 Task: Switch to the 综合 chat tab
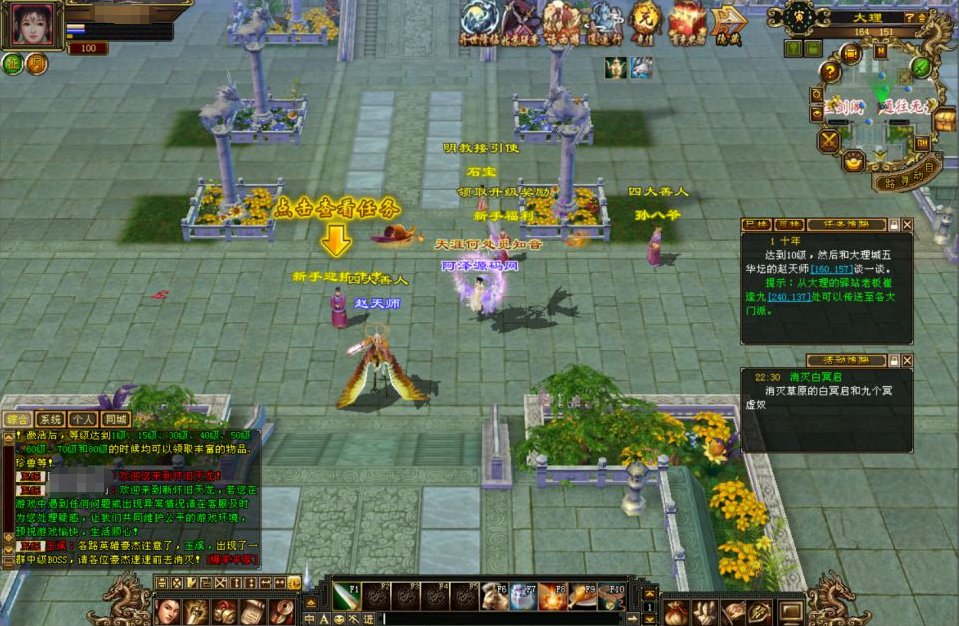pos(18,419)
